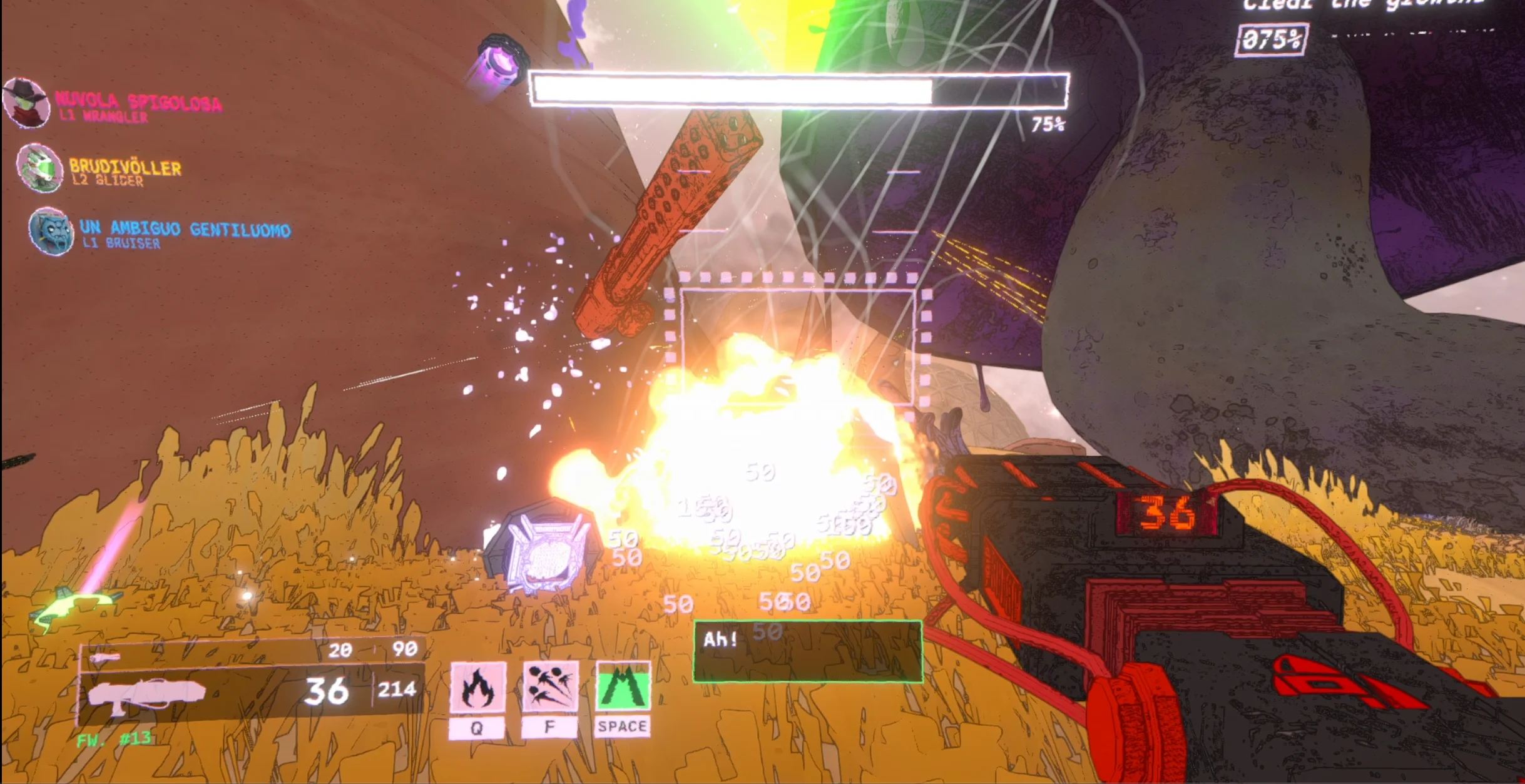Click Brudivöller's Slicer portrait
1525x784 pixels.
point(39,168)
